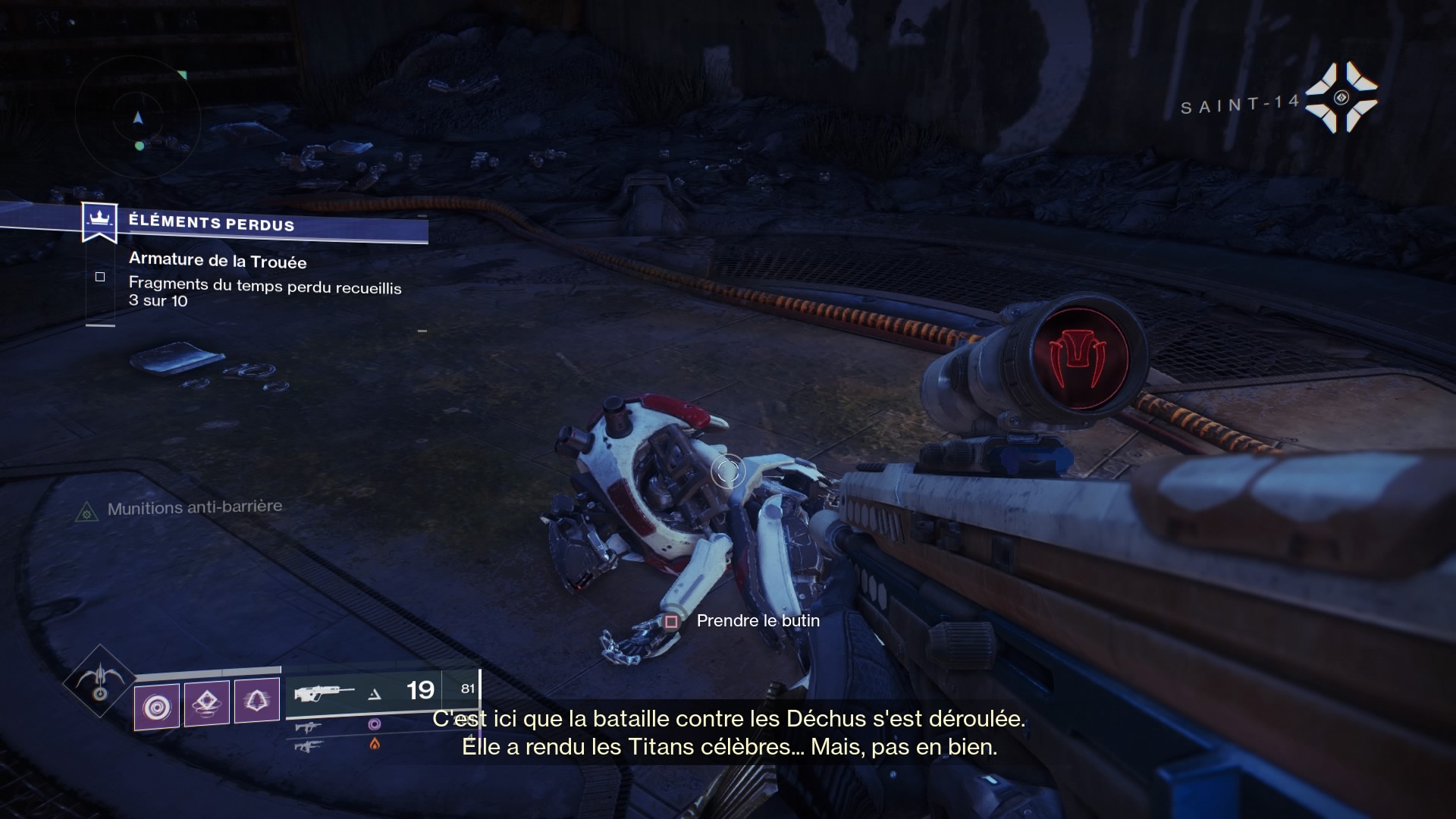Switch to the void energy weapon
This screenshot has width=1456, height=819.
tap(309, 727)
